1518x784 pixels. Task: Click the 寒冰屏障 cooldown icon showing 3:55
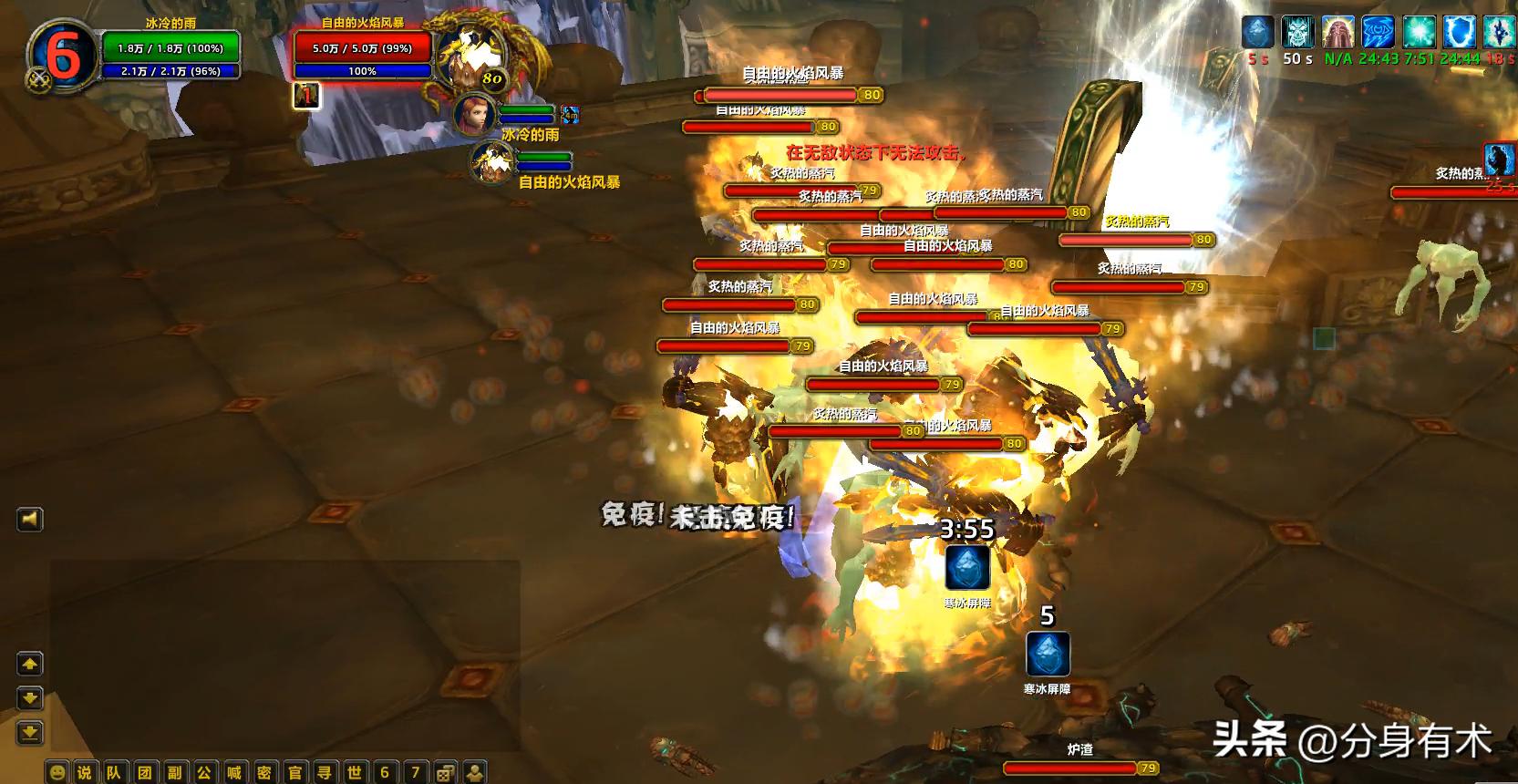(x=968, y=569)
